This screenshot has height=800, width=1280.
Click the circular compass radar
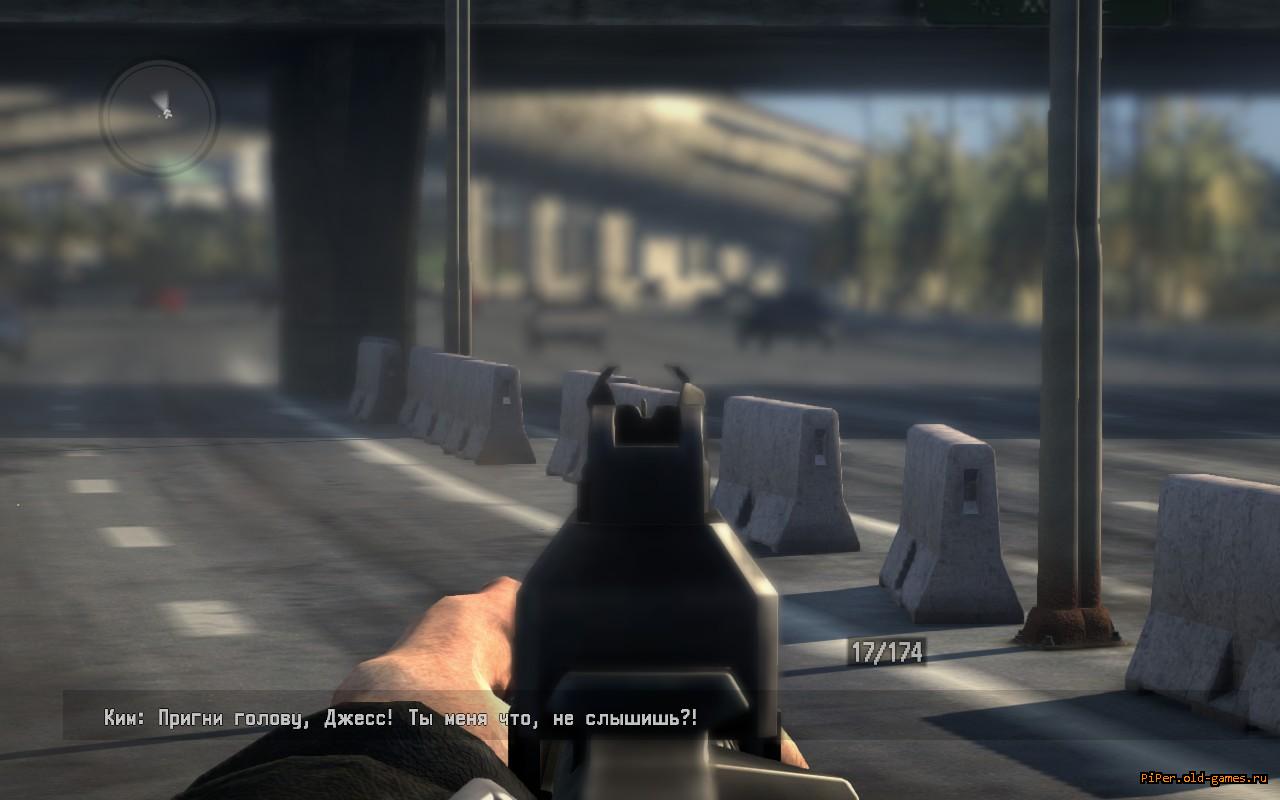click(158, 117)
